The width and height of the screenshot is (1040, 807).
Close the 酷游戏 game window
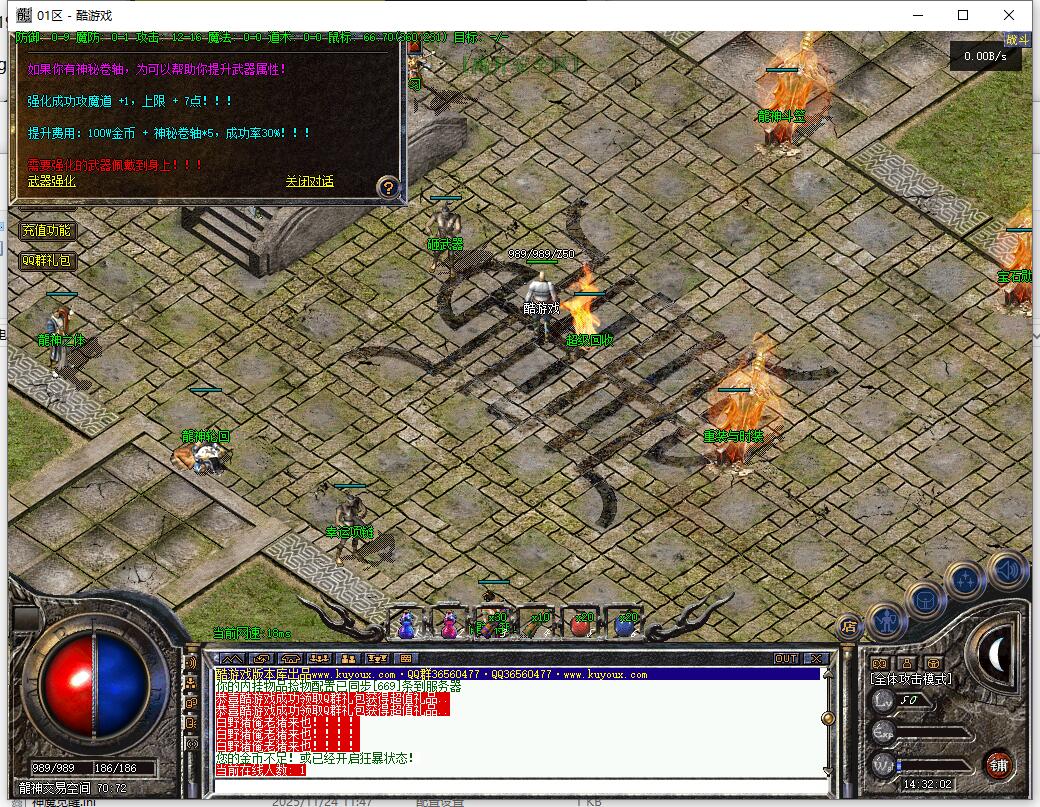point(1010,15)
